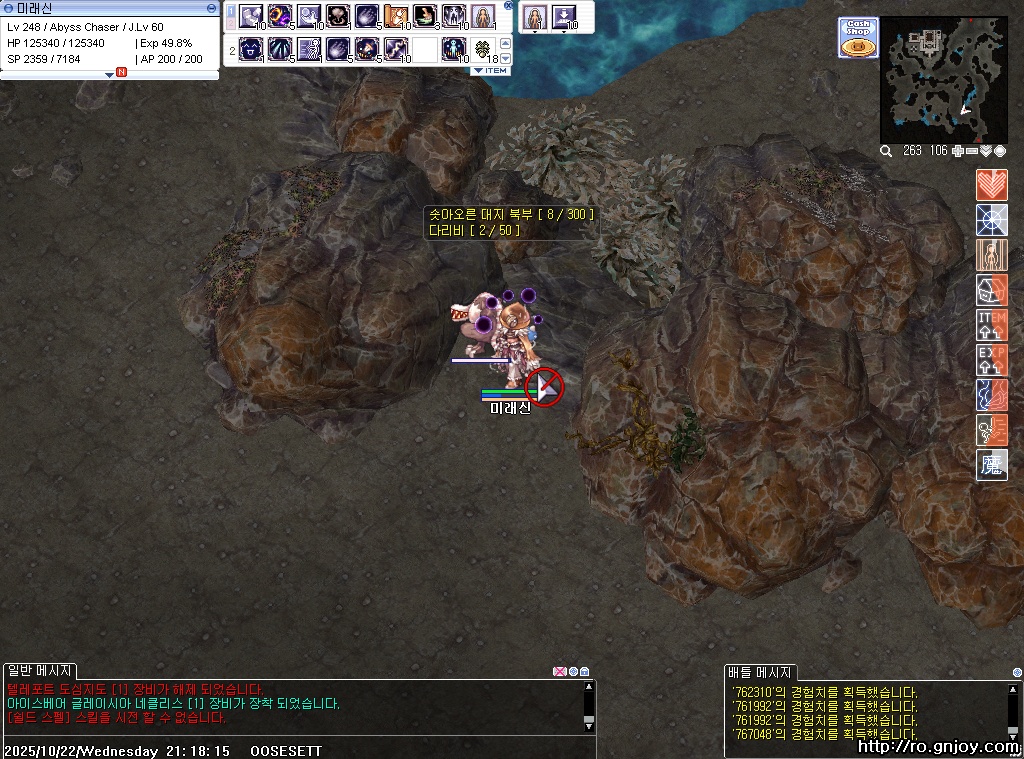1024x759 pixels.
Task: Activate the purple swirling orb skill
Action: coord(279,17)
